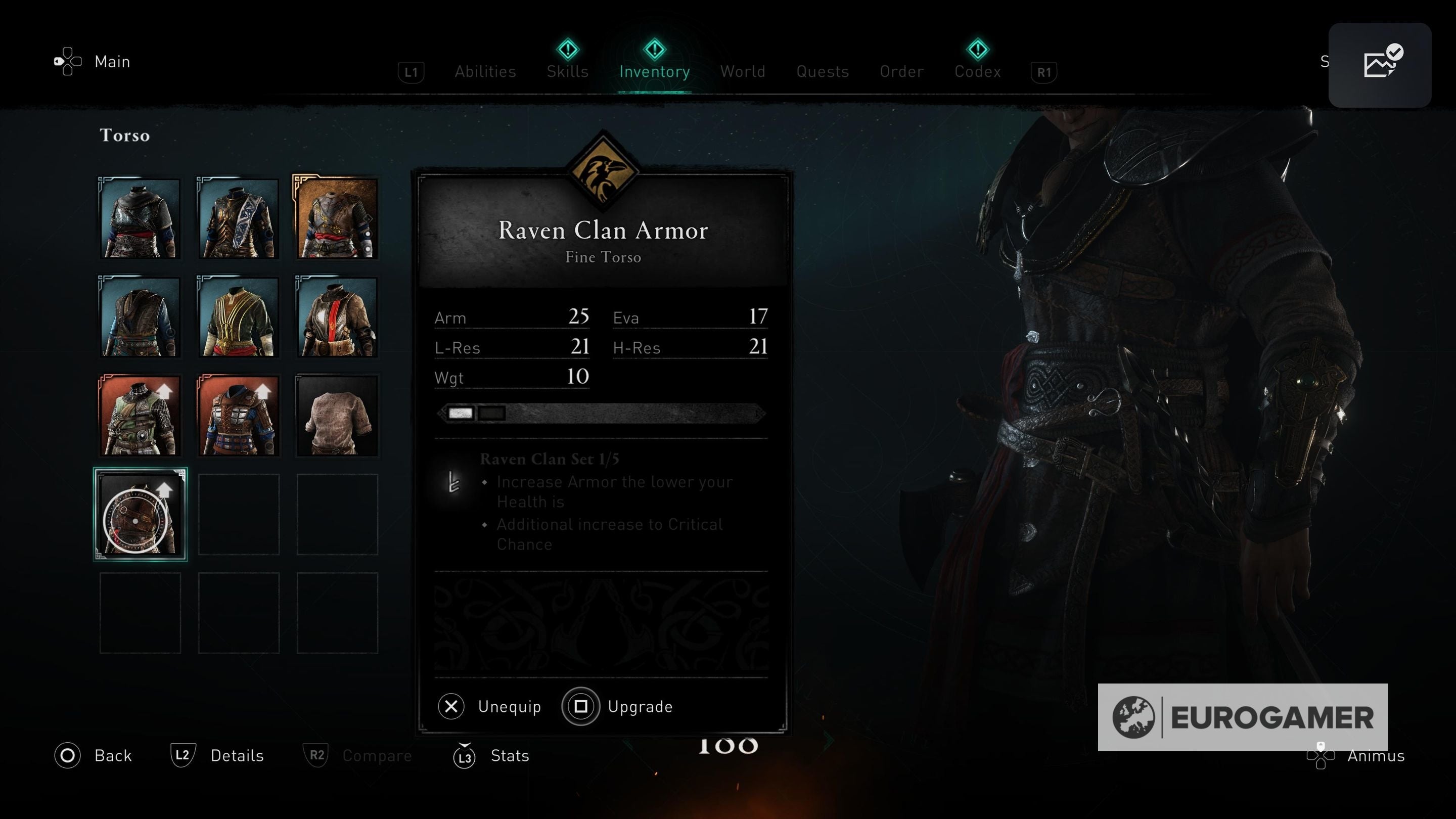Click the circle Back button icon
The image size is (1456, 819).
click(x=67, y=755)
